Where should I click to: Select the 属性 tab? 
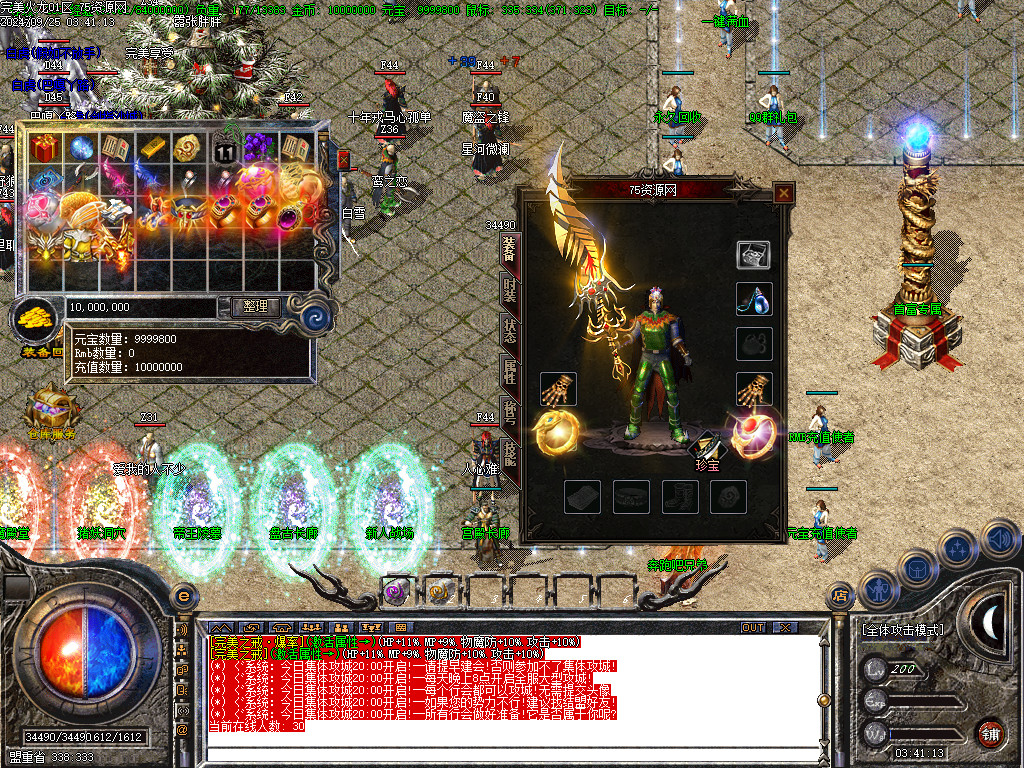pyautogui.click(x=509, y=374)
